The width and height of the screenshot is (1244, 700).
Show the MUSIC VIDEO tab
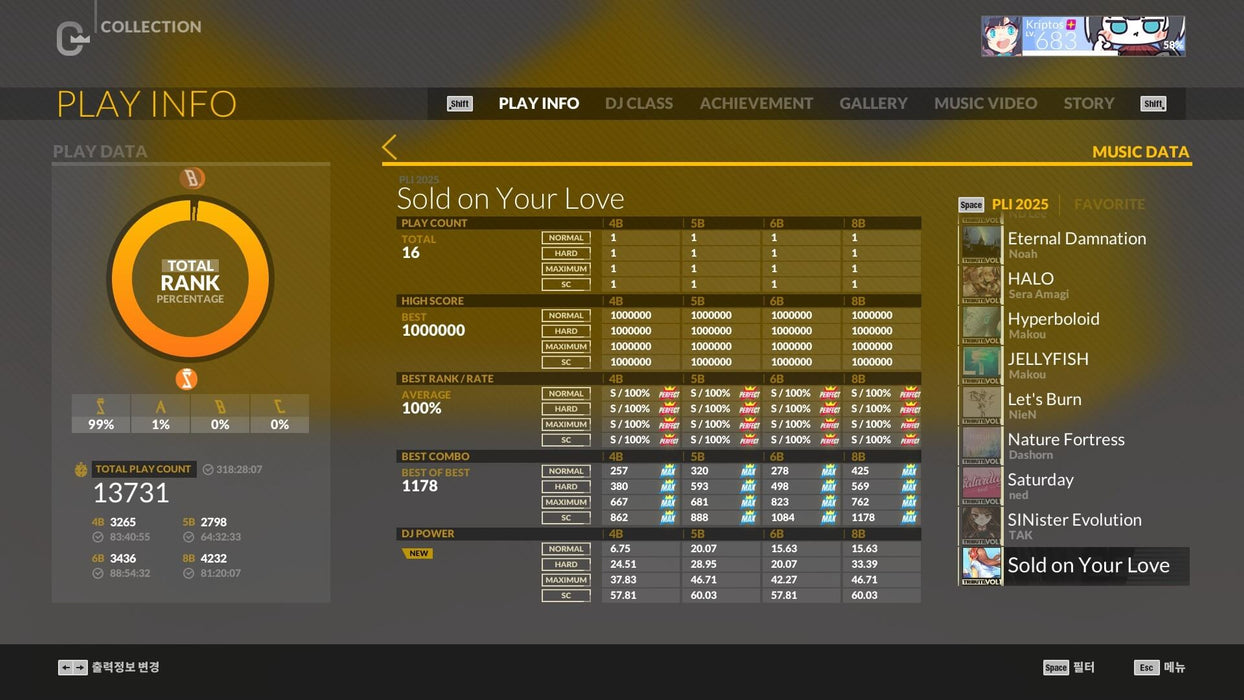[x=985, y=103]
